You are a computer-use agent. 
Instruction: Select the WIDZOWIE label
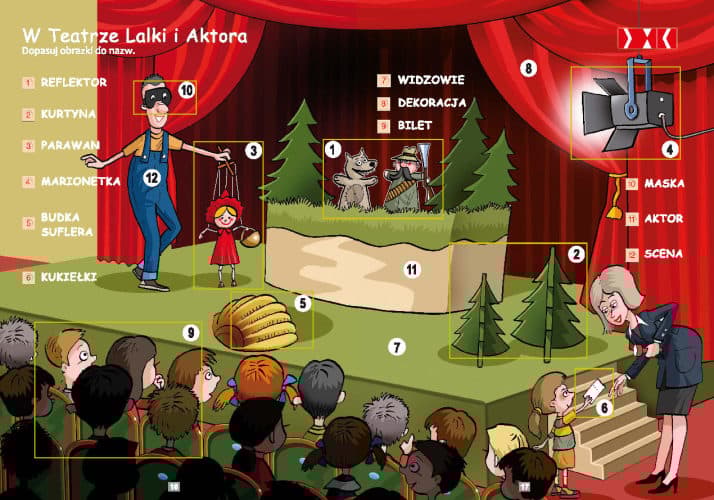(431, 79)
